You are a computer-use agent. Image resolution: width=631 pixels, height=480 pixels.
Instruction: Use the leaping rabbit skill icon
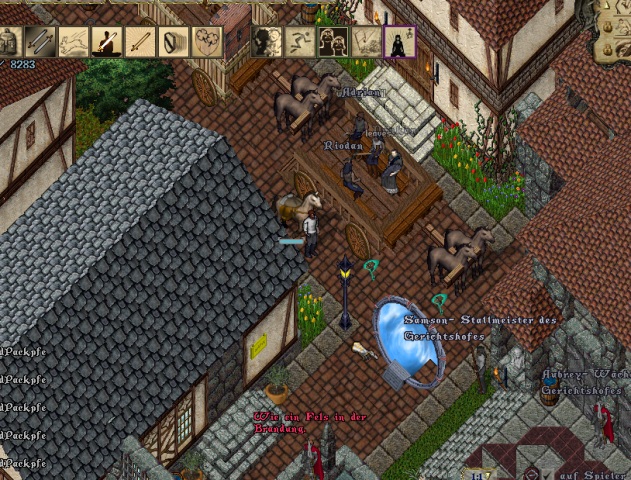click(74, 41)
